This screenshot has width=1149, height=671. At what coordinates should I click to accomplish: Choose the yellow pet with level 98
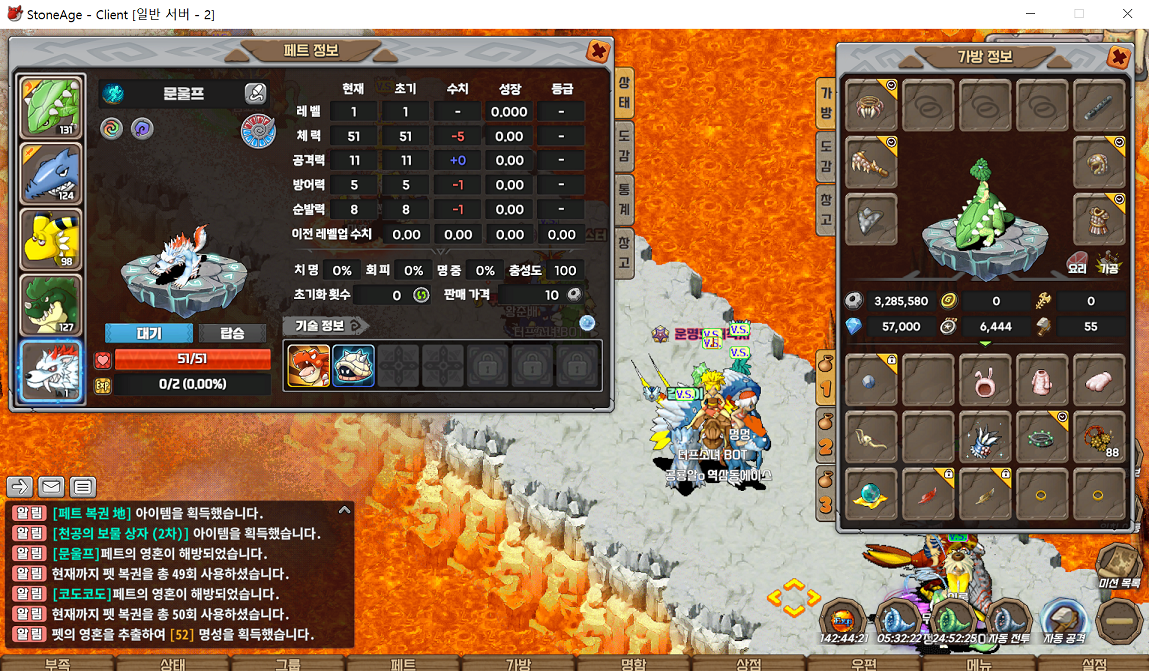[x=51, y=240]
